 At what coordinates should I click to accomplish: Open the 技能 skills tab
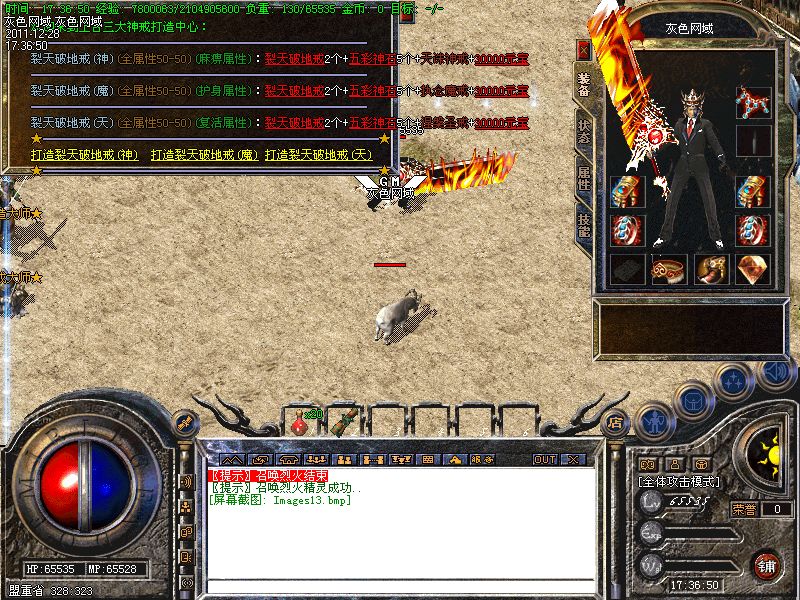coord(583,225)
